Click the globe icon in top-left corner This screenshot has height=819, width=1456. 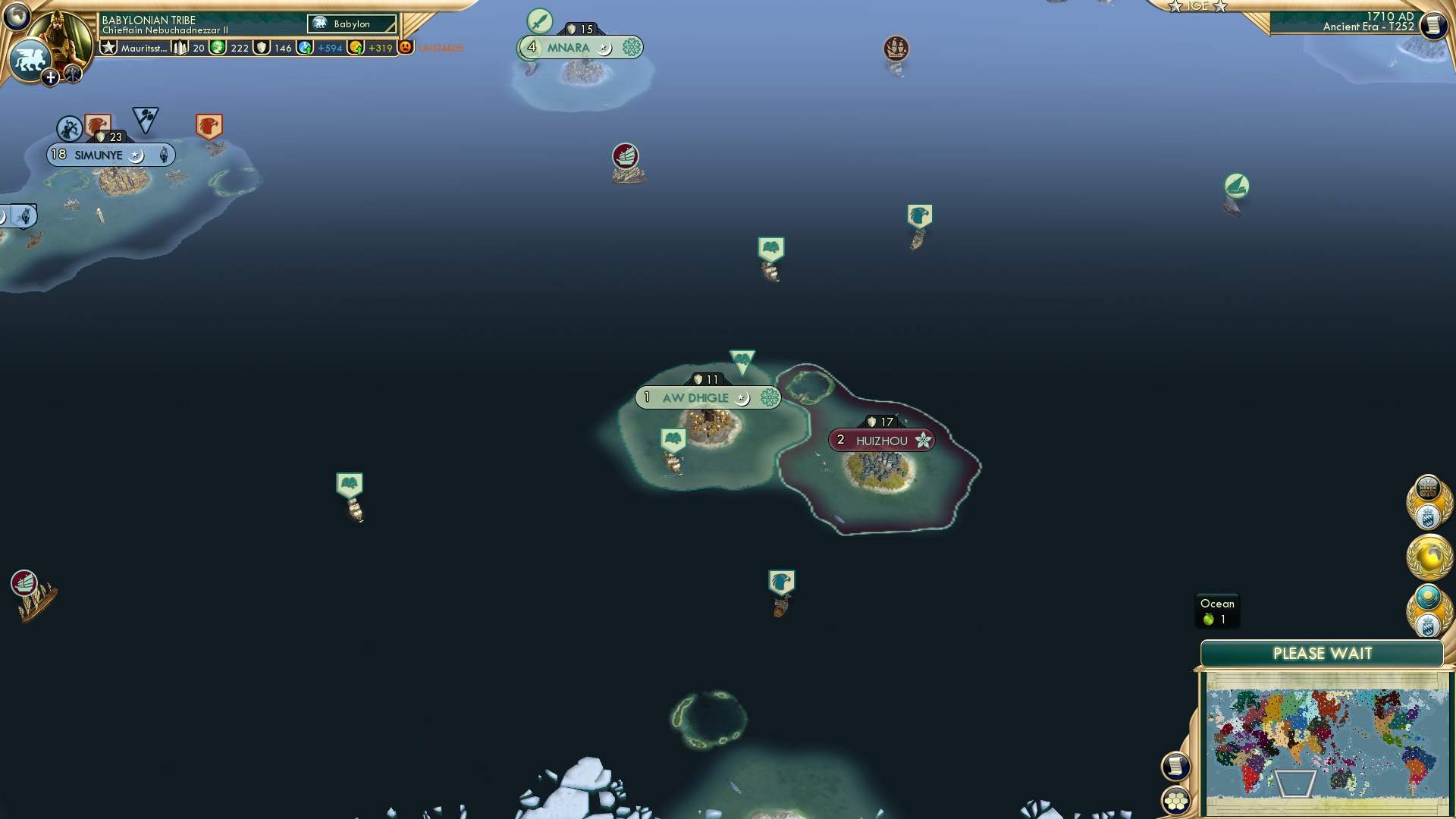pos(17,15)
